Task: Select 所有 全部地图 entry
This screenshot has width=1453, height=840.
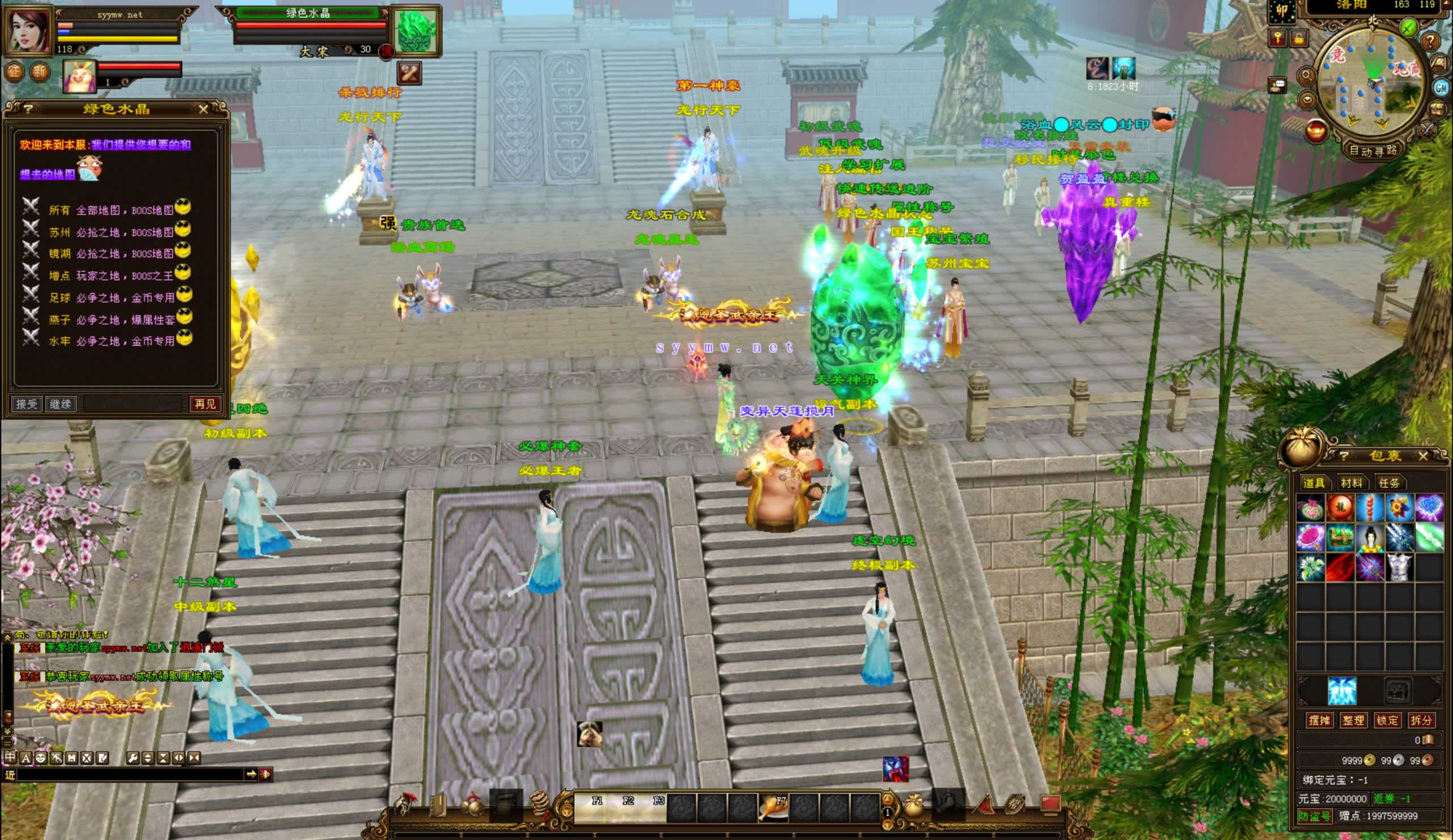Action: [111, 210]
